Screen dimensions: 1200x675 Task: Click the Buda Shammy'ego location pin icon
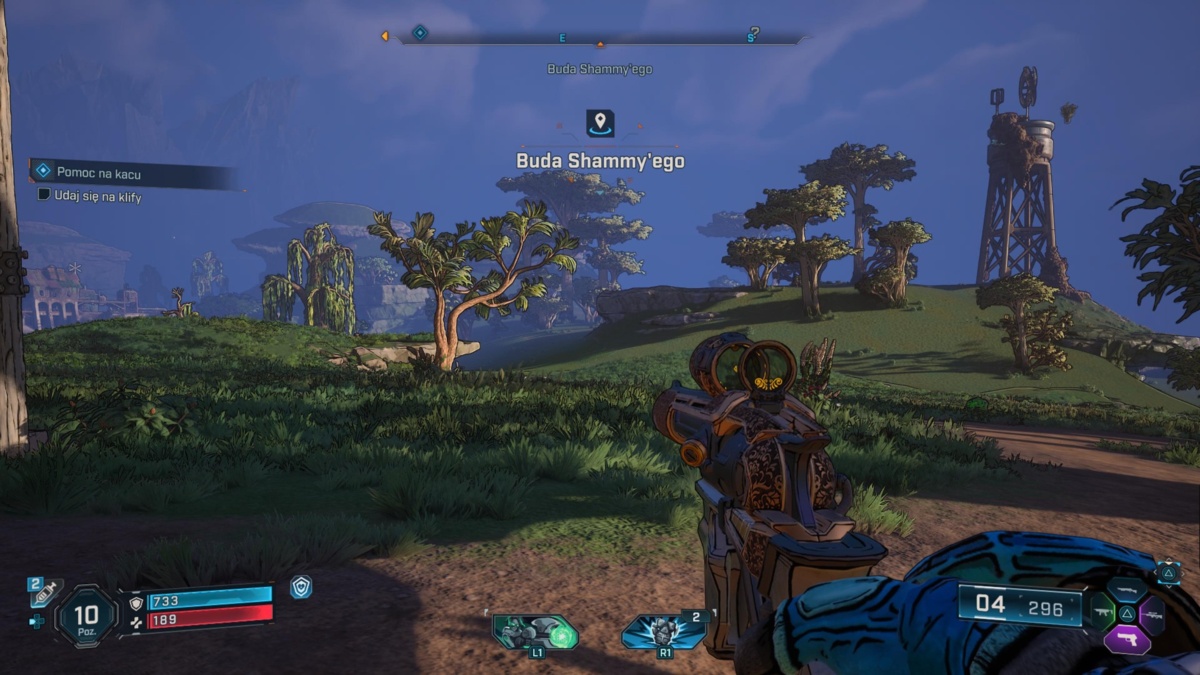[600, 124]
